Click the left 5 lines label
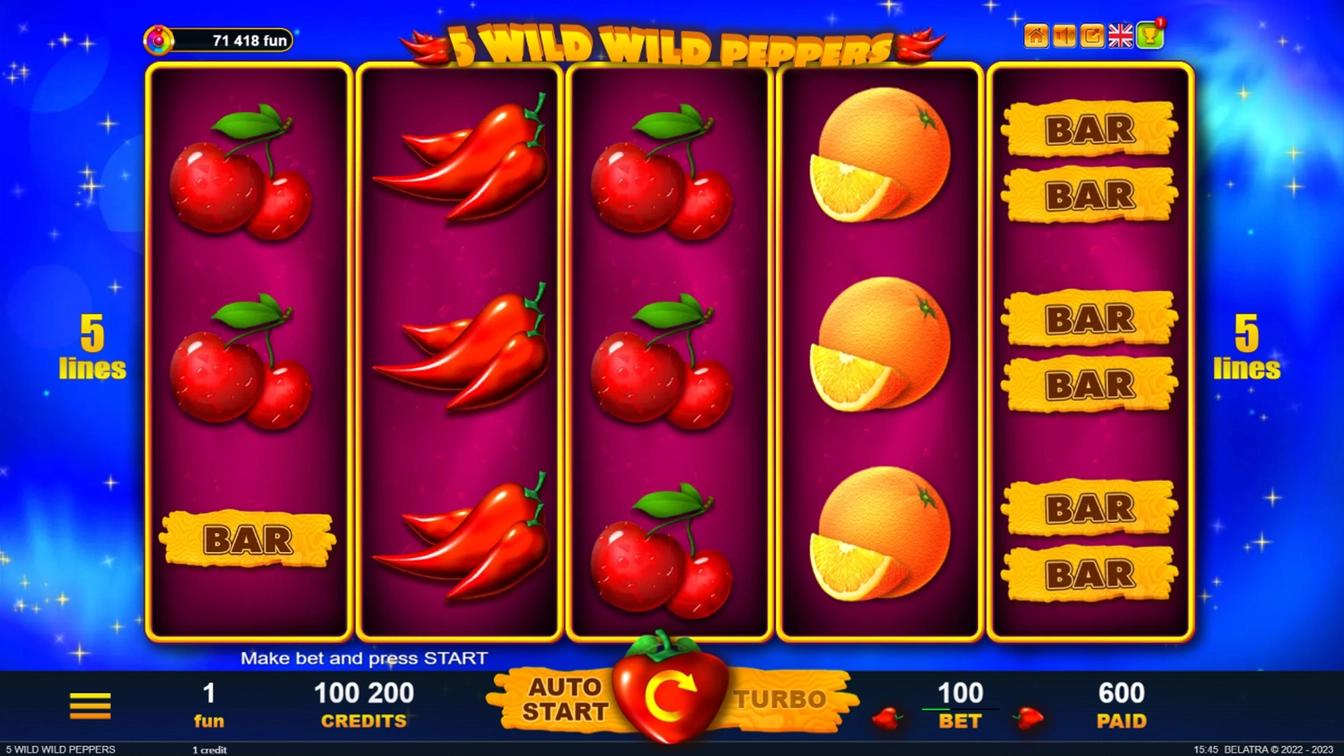The image size is (1344, 756). pos(92,352)
